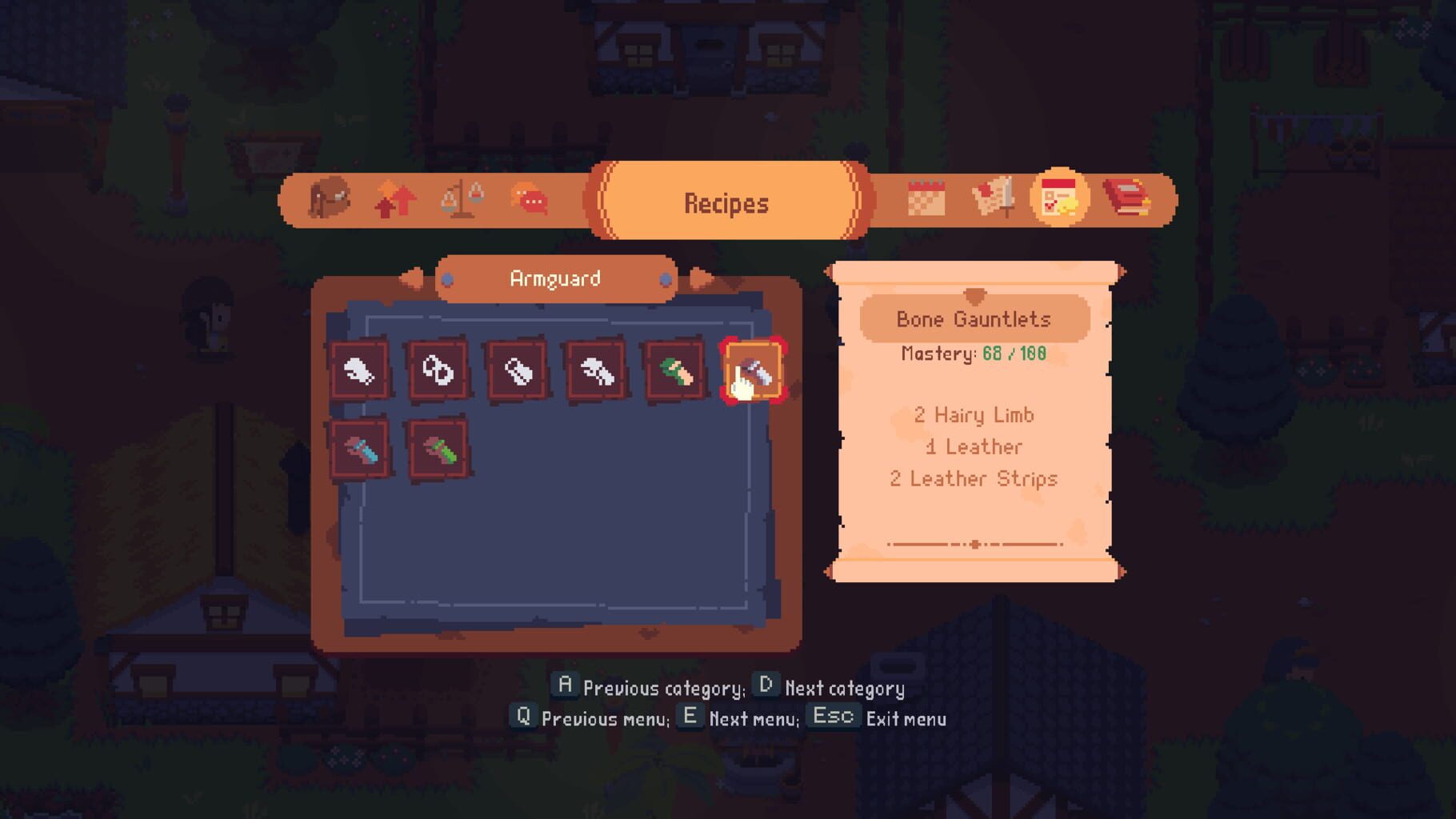The height and width of the screenshot is (819, 1456).
Task: Click the Recipes title banner
Action: pos(726,202)
